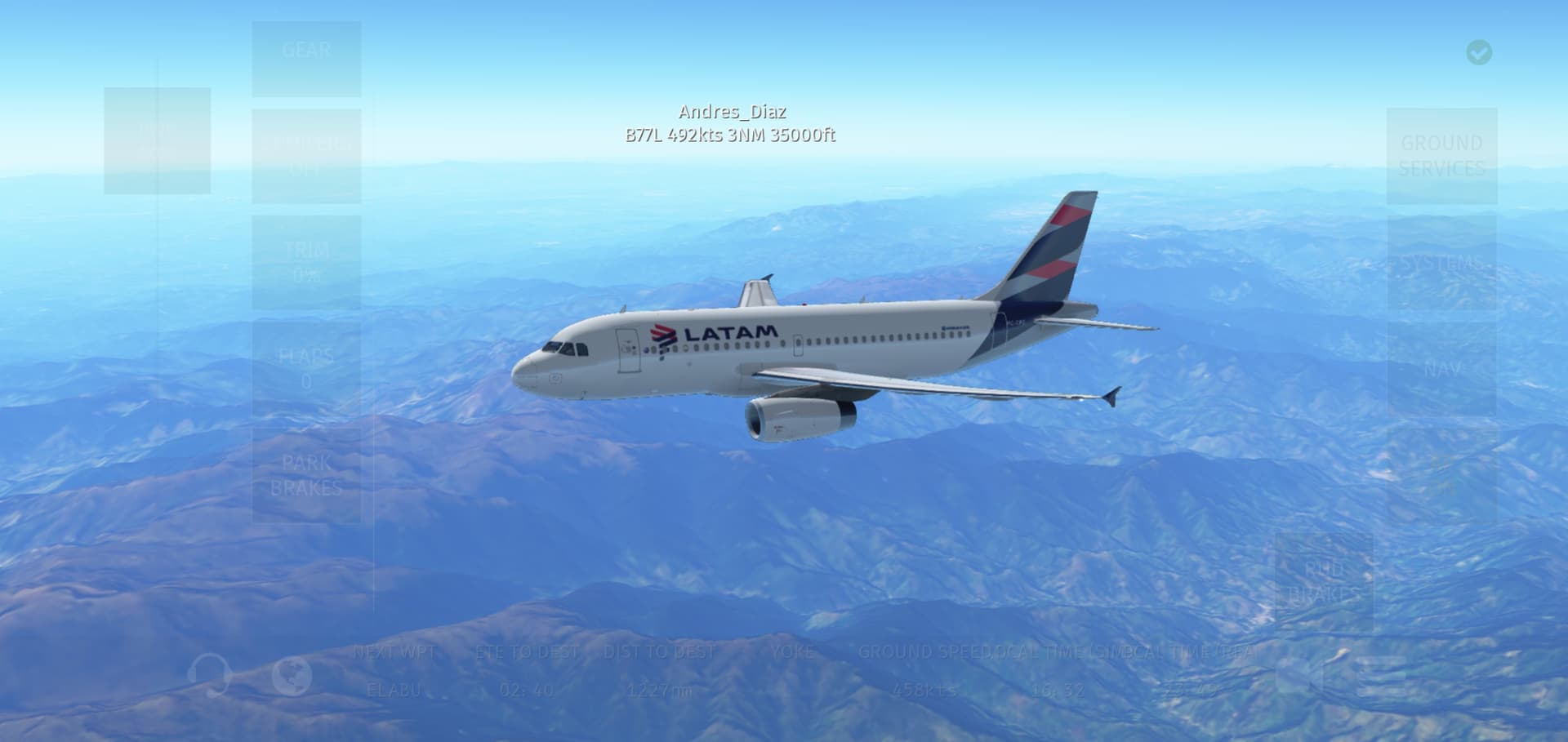
Task: Open ATC headset communications
Action: coord(210,675)
